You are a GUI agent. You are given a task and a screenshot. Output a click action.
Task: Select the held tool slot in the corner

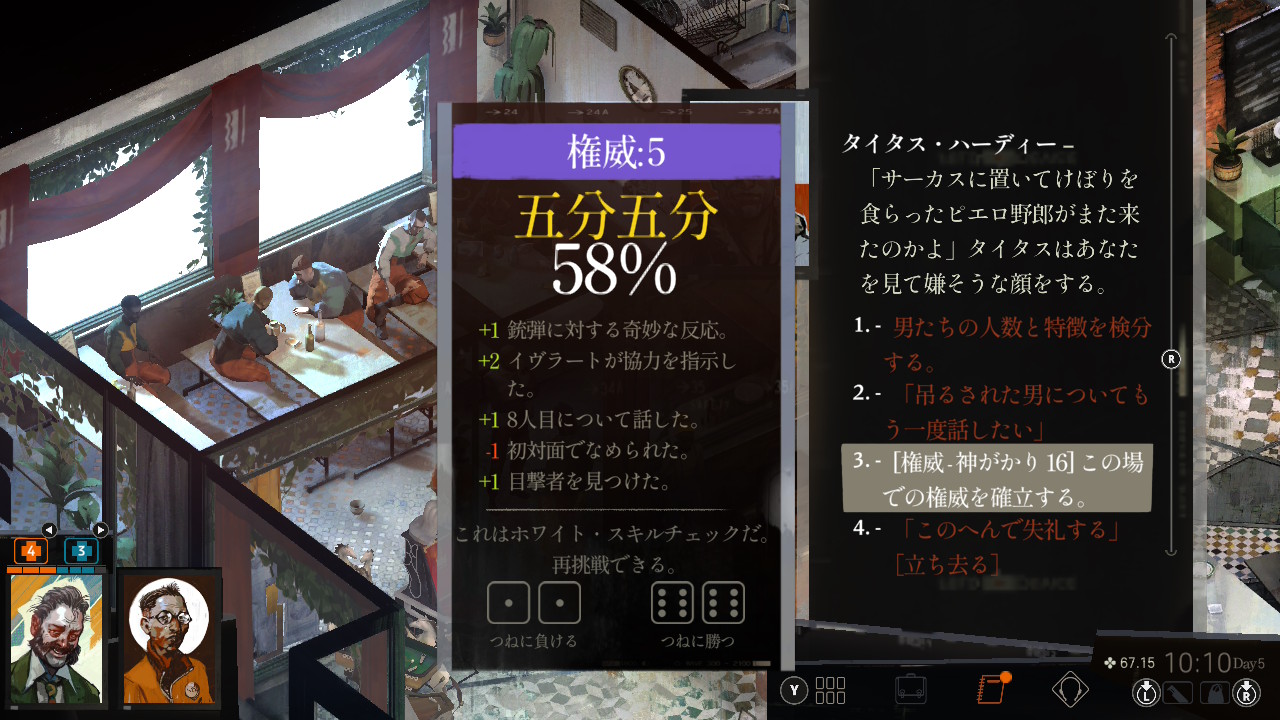(1177, 691)
